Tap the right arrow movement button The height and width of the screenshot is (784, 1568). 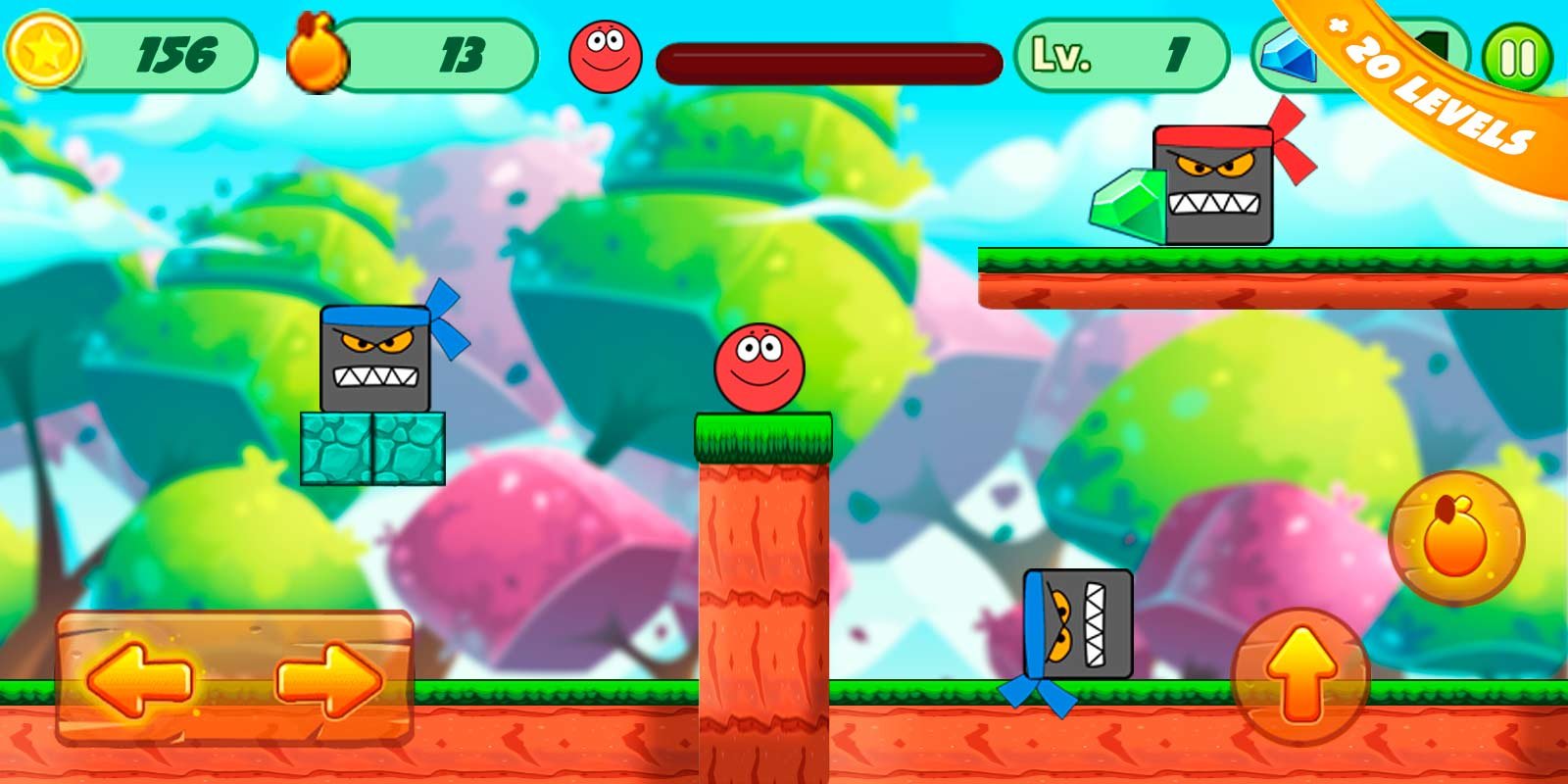pyautogui.click(x=328, y=678)
